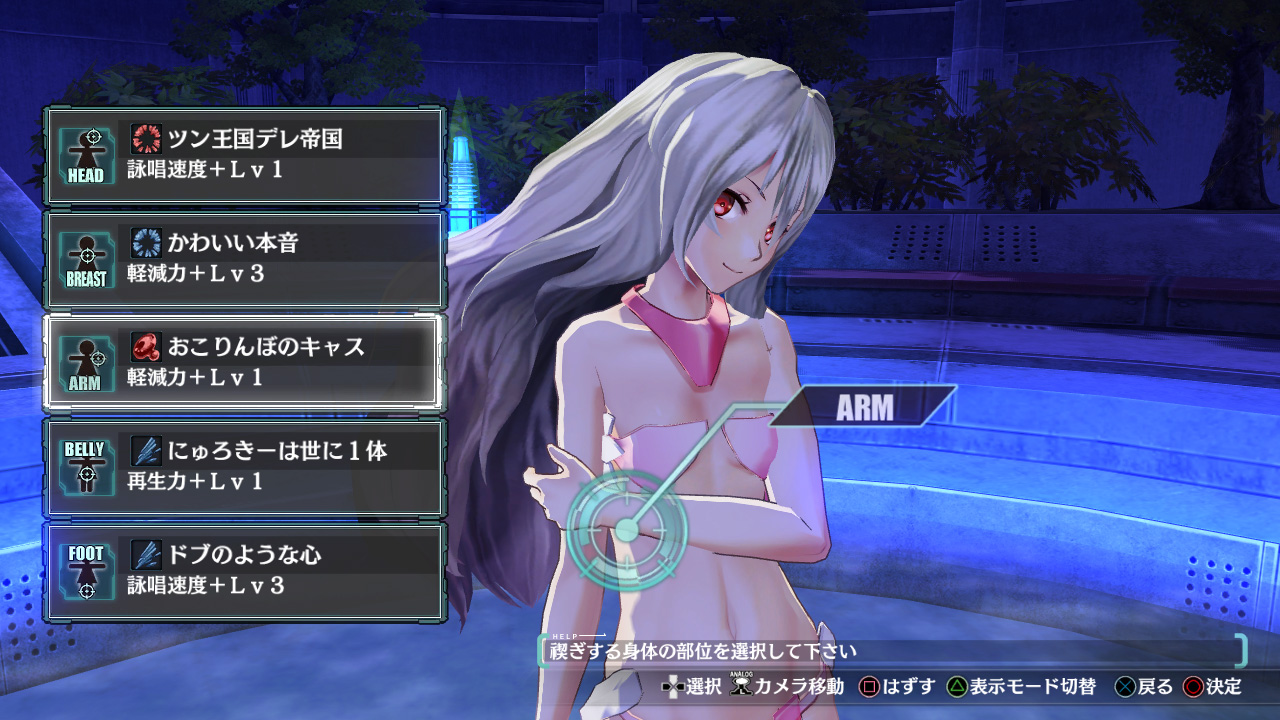
Task: Select the HEAD body part slot
Action: (x=244, y=155)
